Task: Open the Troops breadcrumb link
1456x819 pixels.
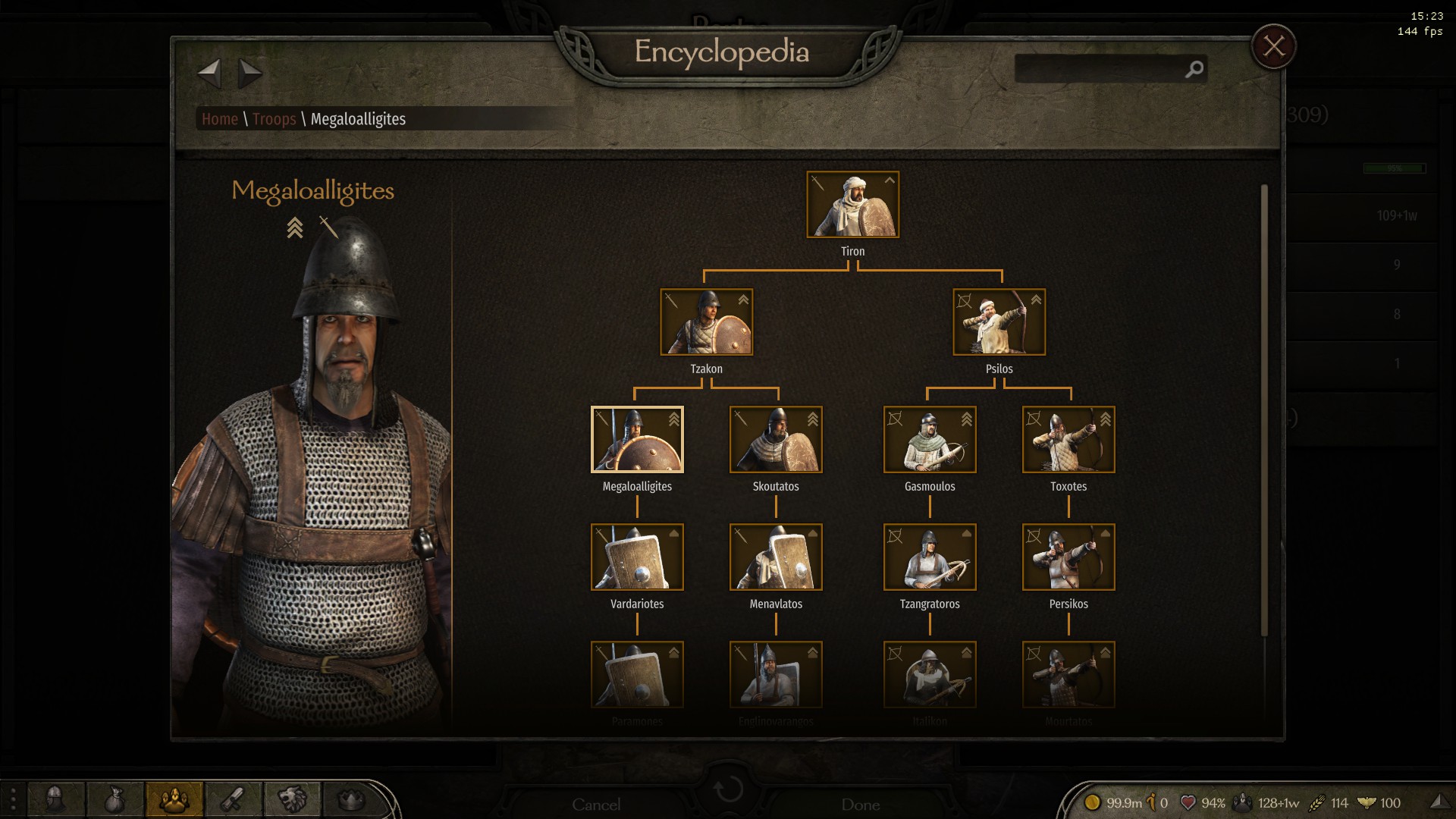Action: coord(274,119)
